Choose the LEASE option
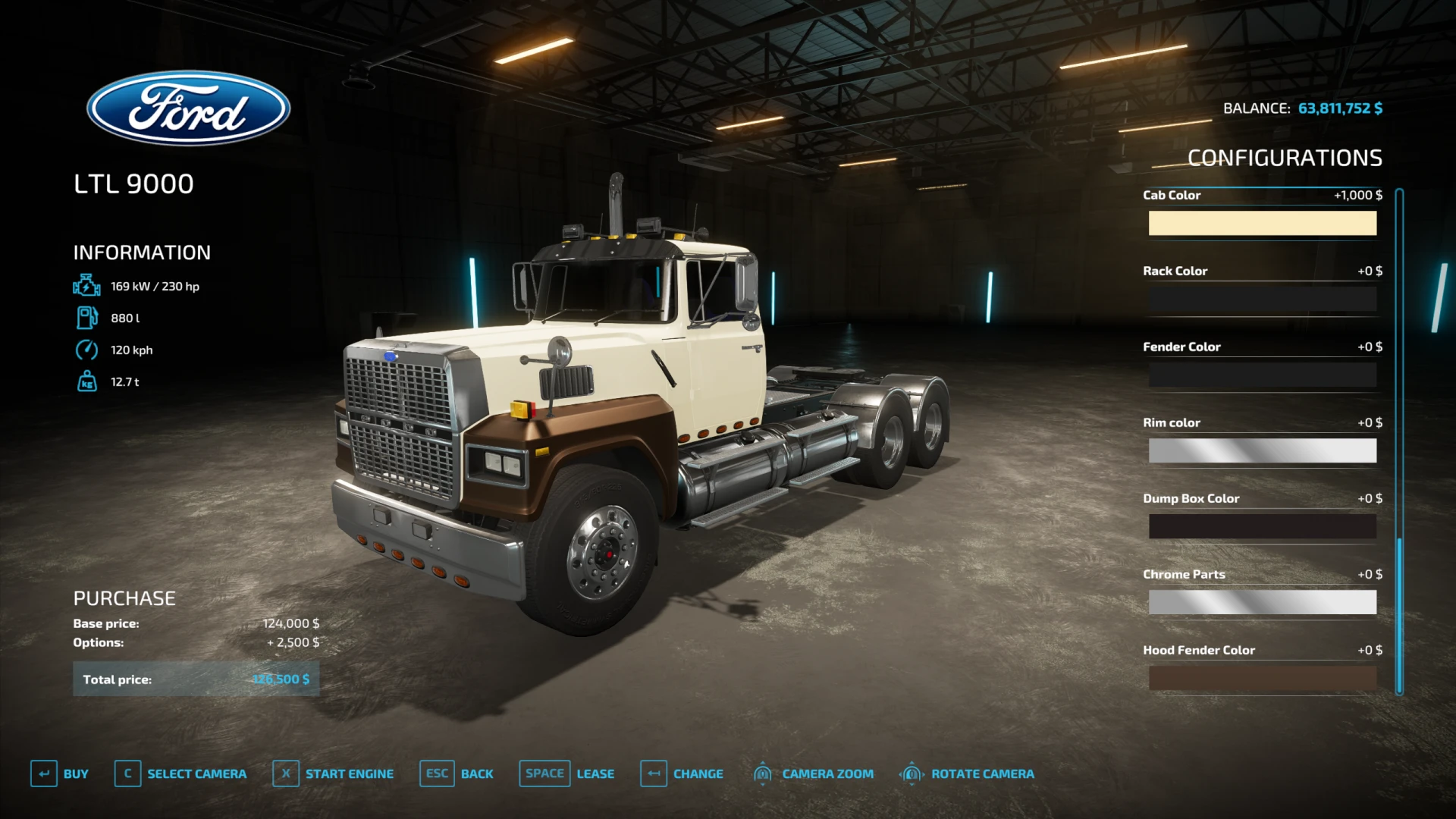This screenshot has width=1456, height=819. pyautogui.click(x=595, y=773)
